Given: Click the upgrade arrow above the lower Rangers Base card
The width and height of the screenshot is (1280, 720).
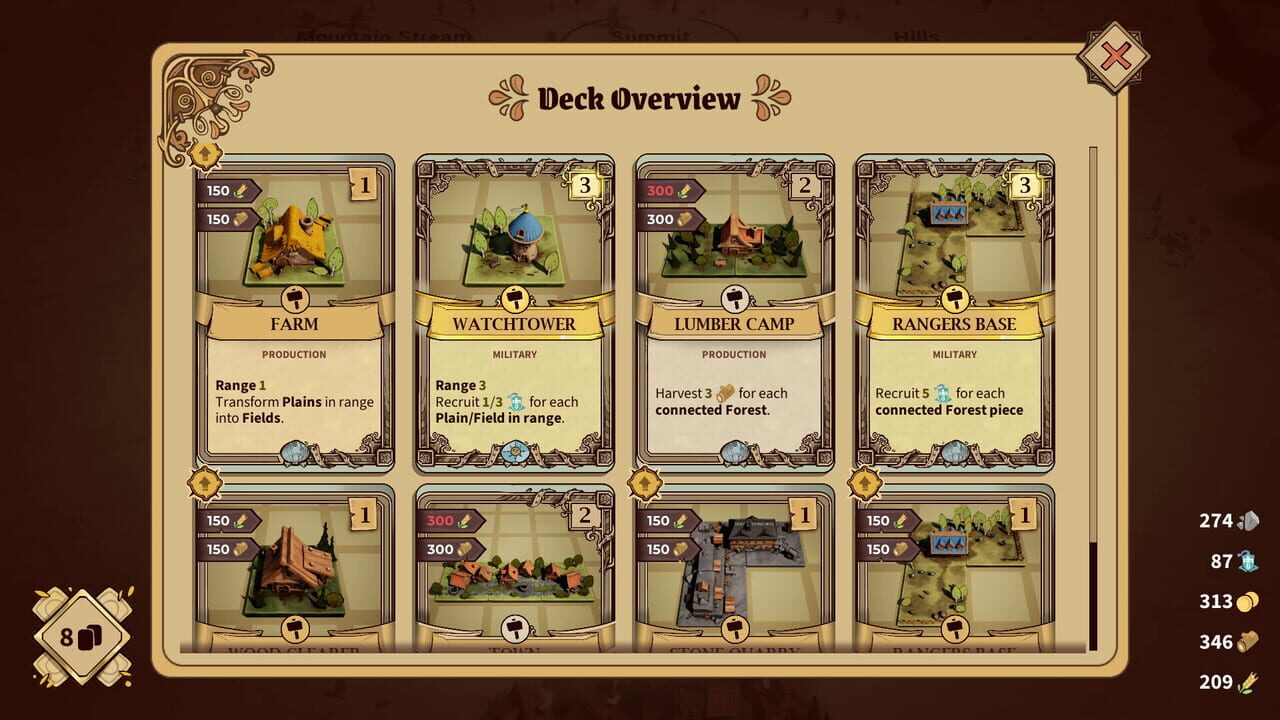Looking at the screenshot, I should pyautogui.click(x=864, y=485).
